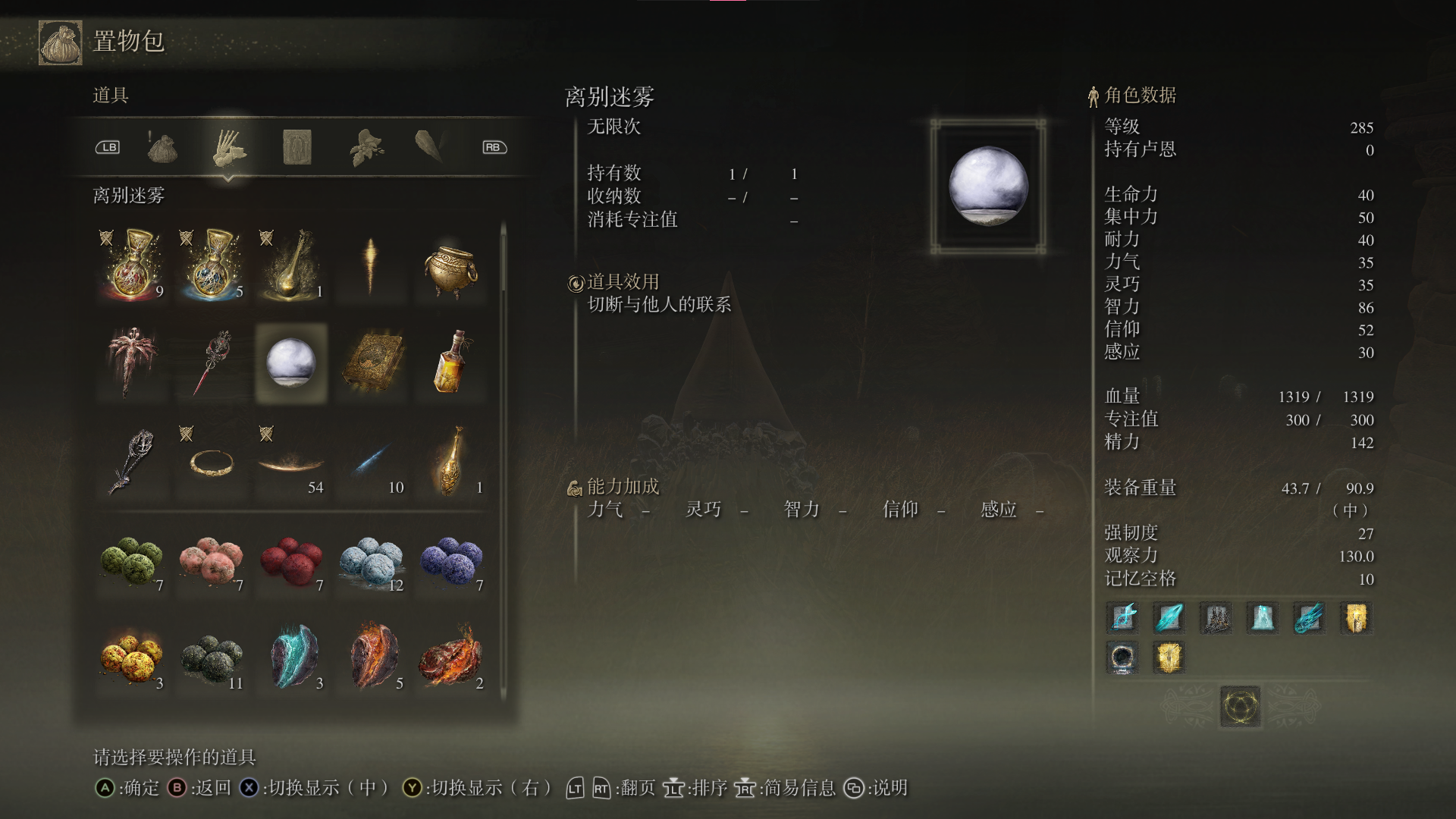Switch to the pouch category tab
1456x819 pixels.
[163, 148]
